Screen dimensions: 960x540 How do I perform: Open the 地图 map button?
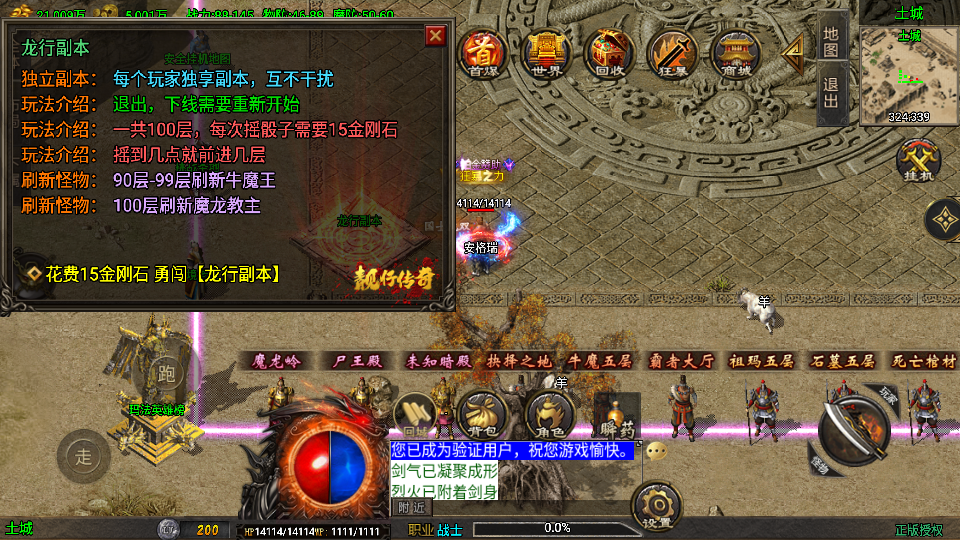coord(831,39)
